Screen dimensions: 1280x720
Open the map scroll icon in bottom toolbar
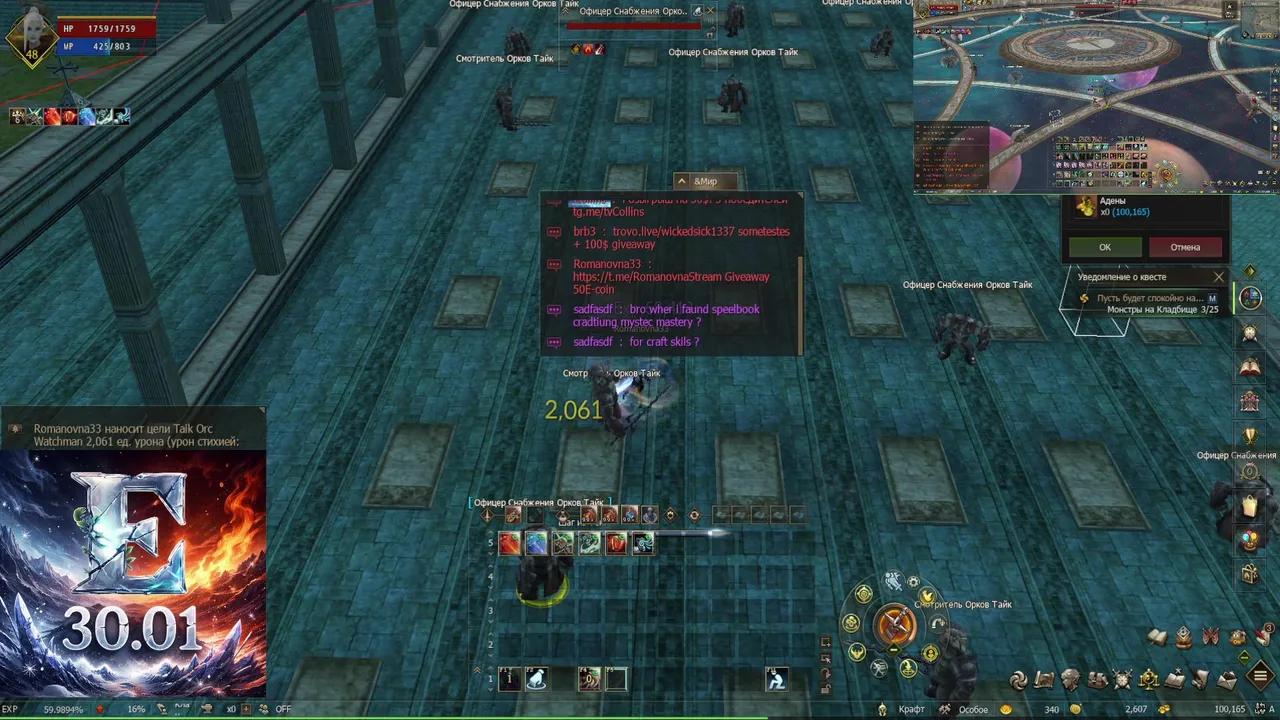1045,680
